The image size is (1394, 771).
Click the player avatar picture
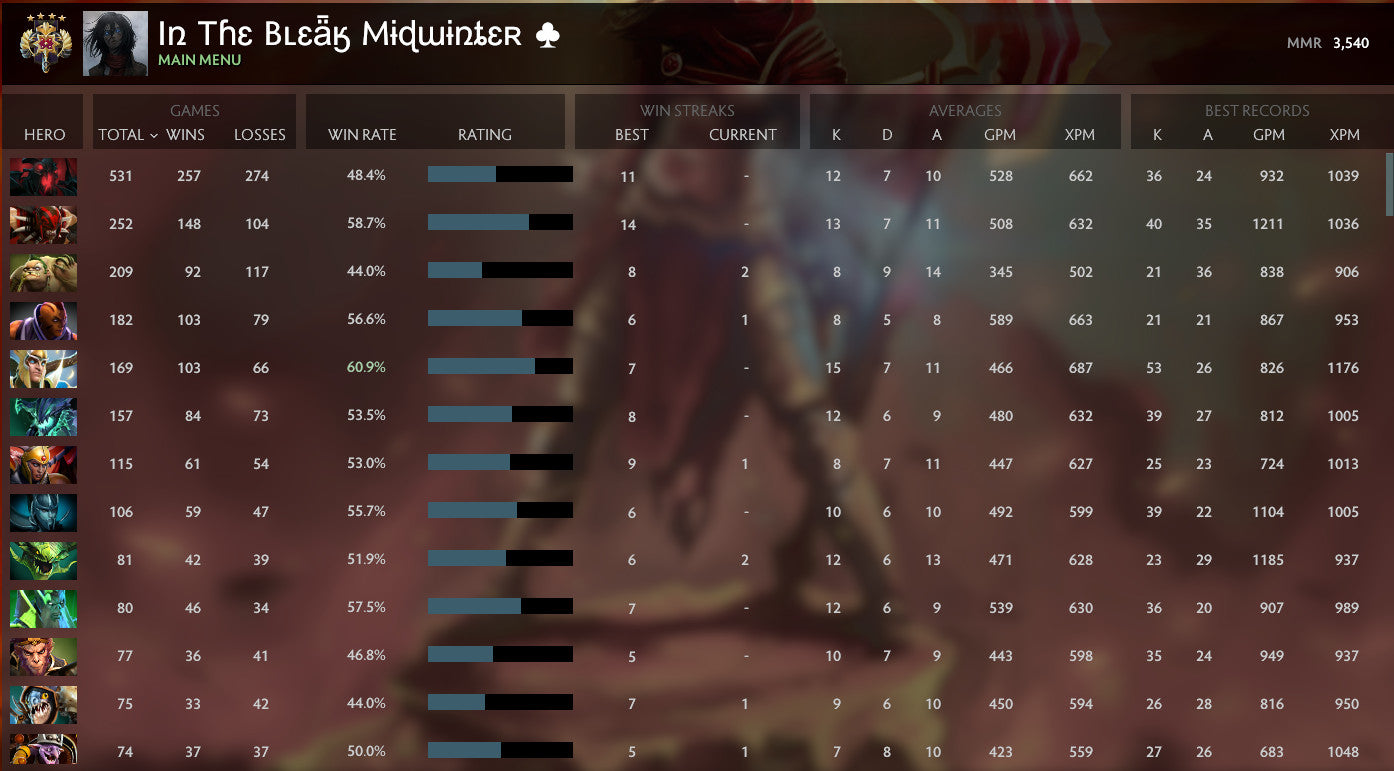point(113,43)
